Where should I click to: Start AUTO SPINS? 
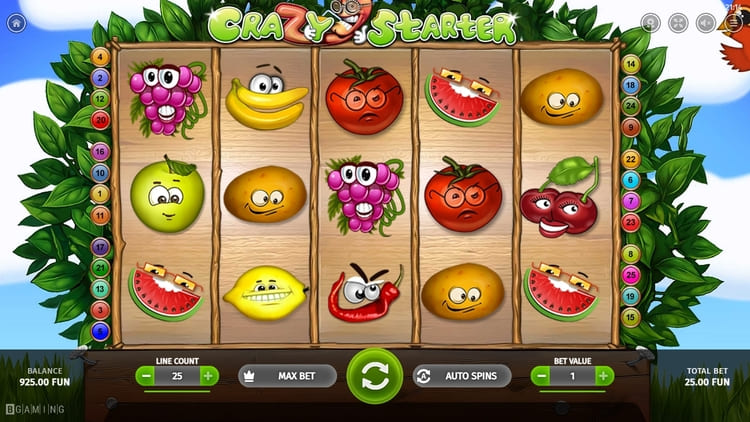[461, 376]
